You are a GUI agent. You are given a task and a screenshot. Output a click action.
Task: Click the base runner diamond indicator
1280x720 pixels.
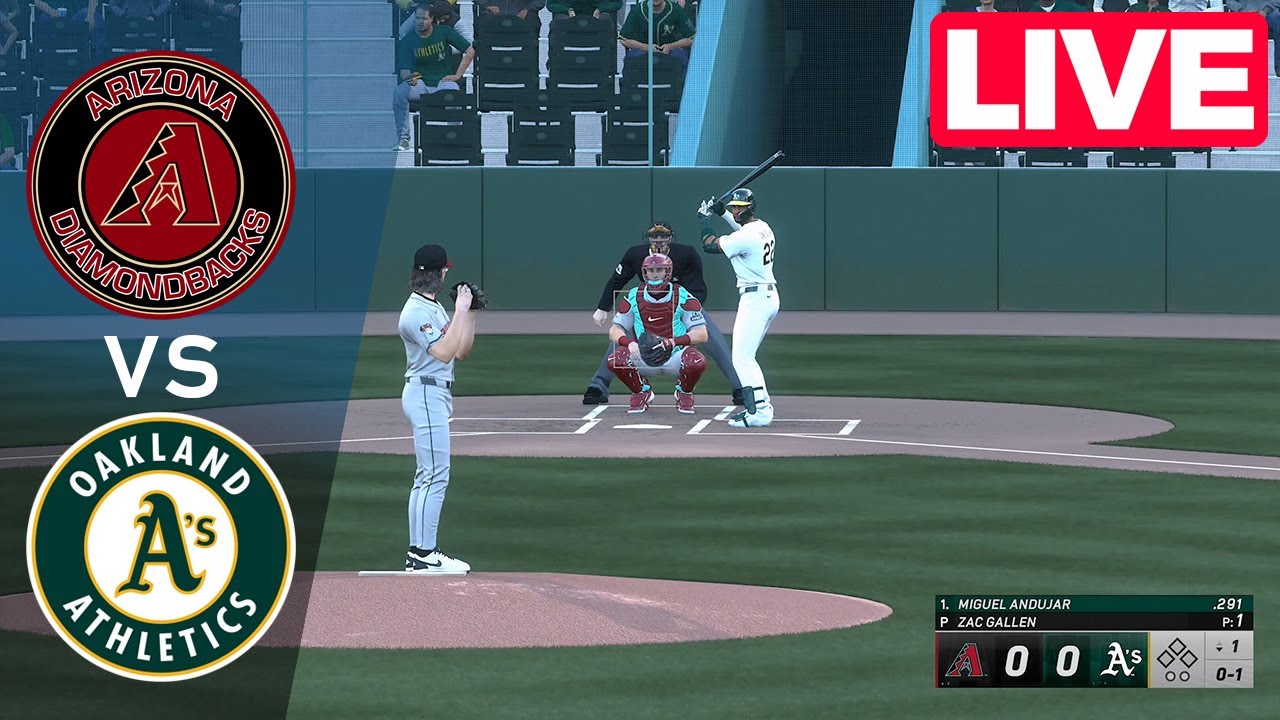(1176, 655)
